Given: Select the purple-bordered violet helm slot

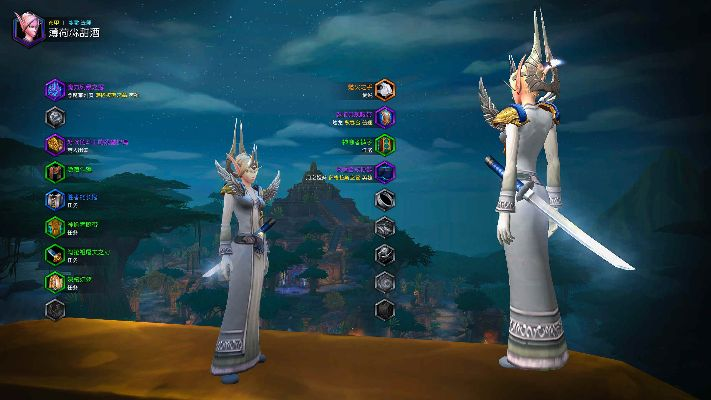Looking at the screenshot, I should (54, 90).
